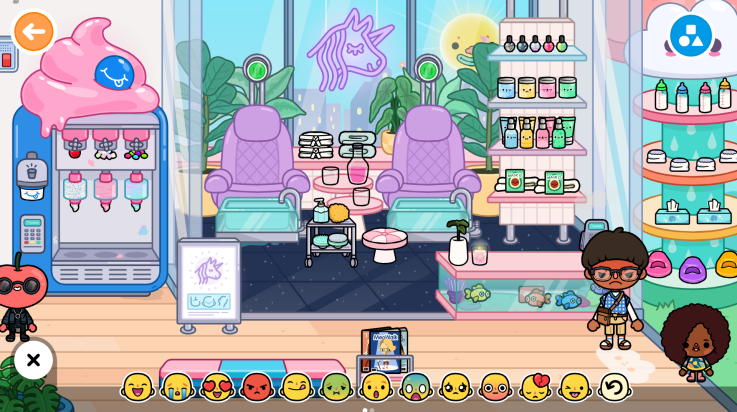
Task: Select the laughing happy face emotion
Action: [x=138, y=387]
